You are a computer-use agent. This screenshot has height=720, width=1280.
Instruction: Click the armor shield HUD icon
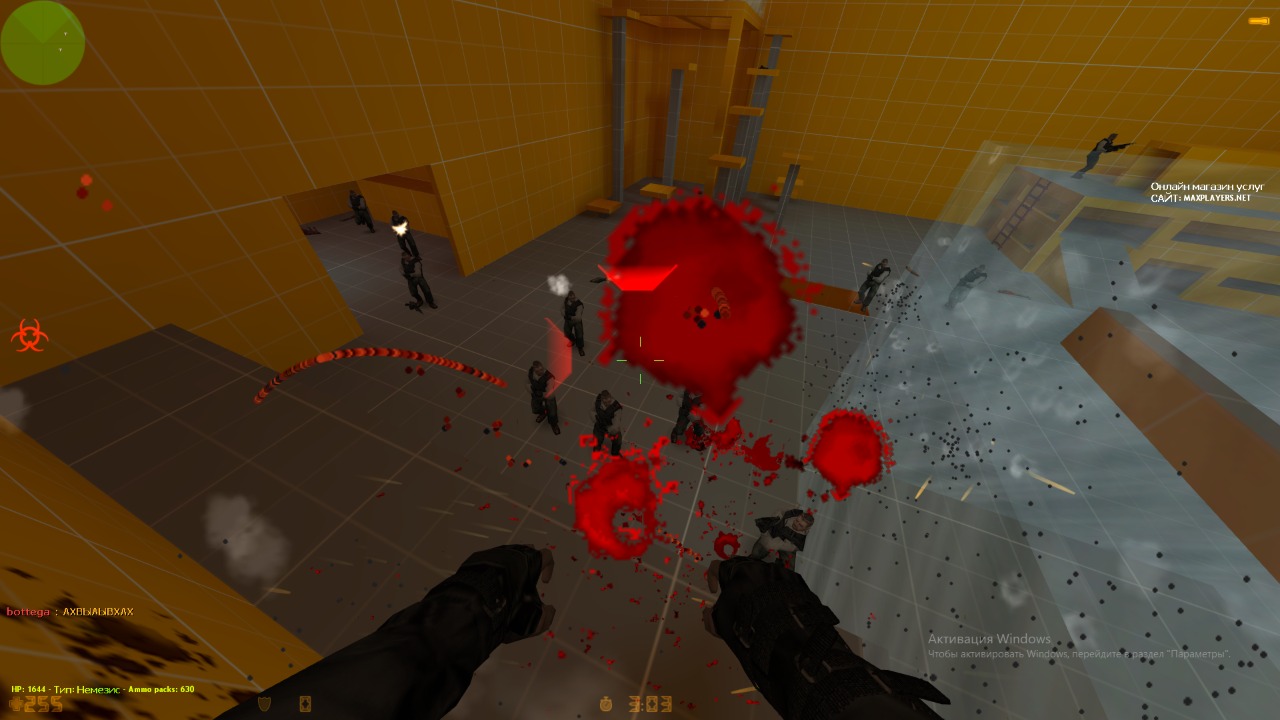tap(264, 704)
